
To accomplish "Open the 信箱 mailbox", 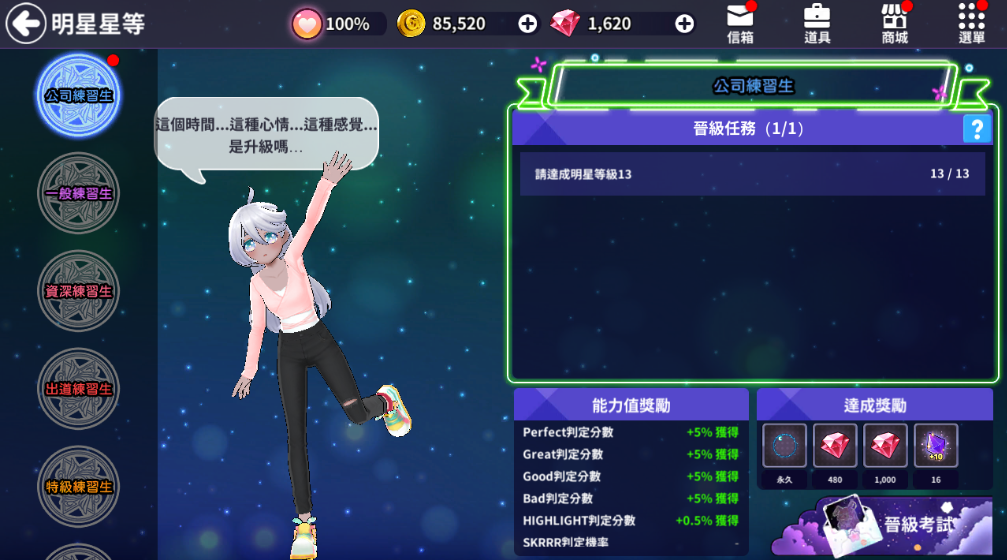I will (x=741, y=24).
